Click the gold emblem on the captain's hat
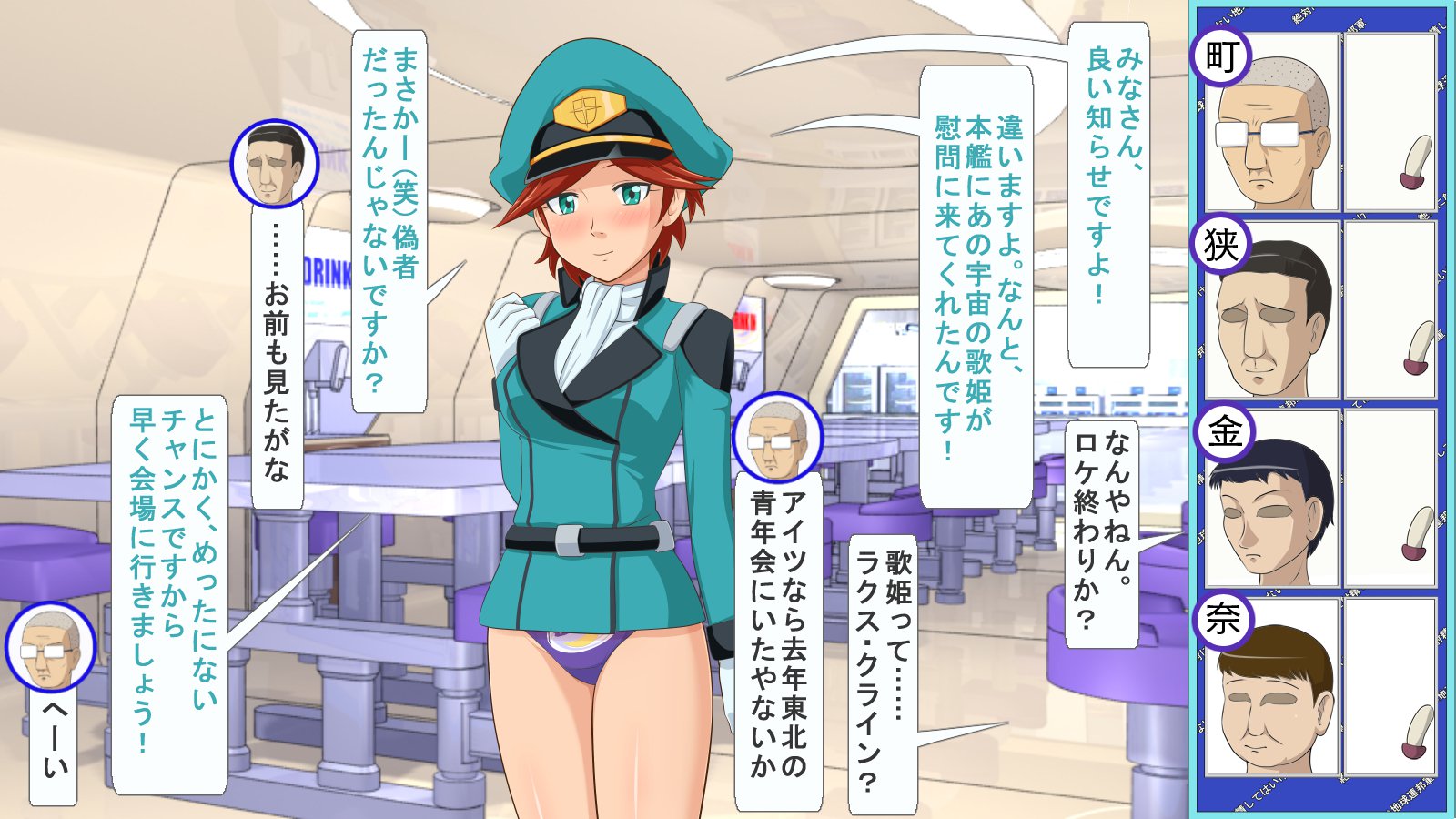 592,107
